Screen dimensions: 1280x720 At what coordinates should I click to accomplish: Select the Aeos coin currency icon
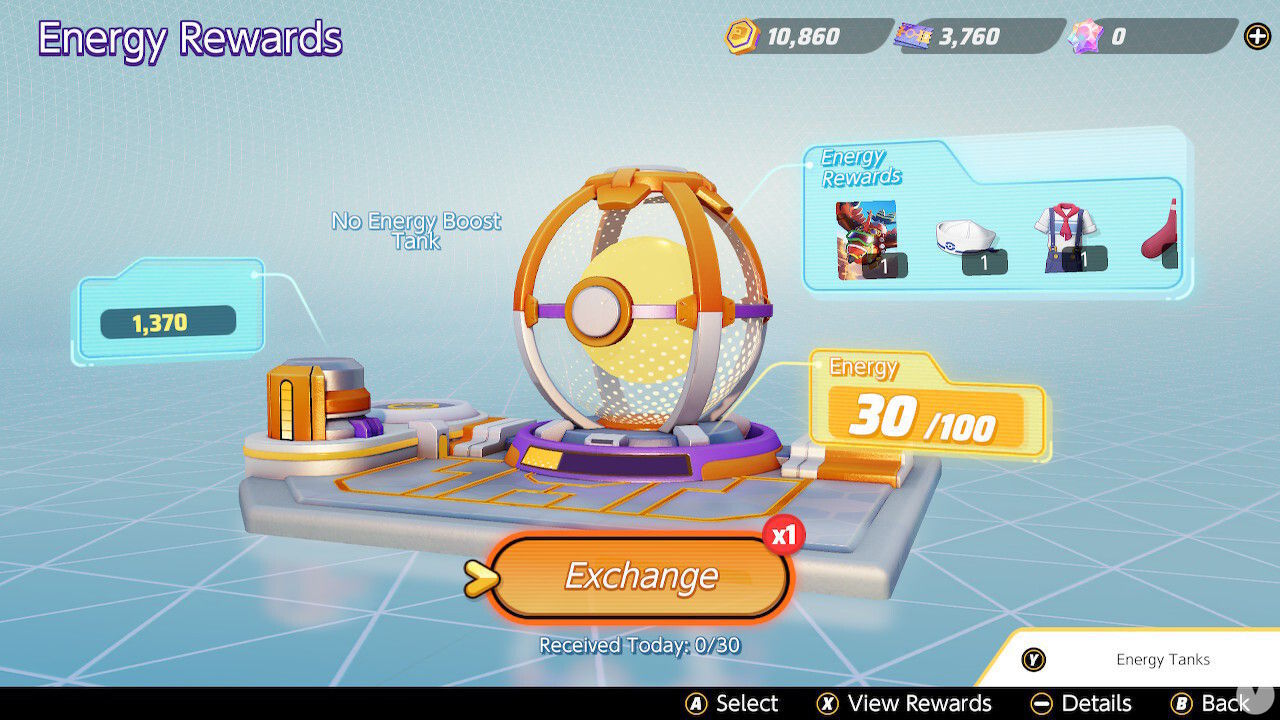739,37
